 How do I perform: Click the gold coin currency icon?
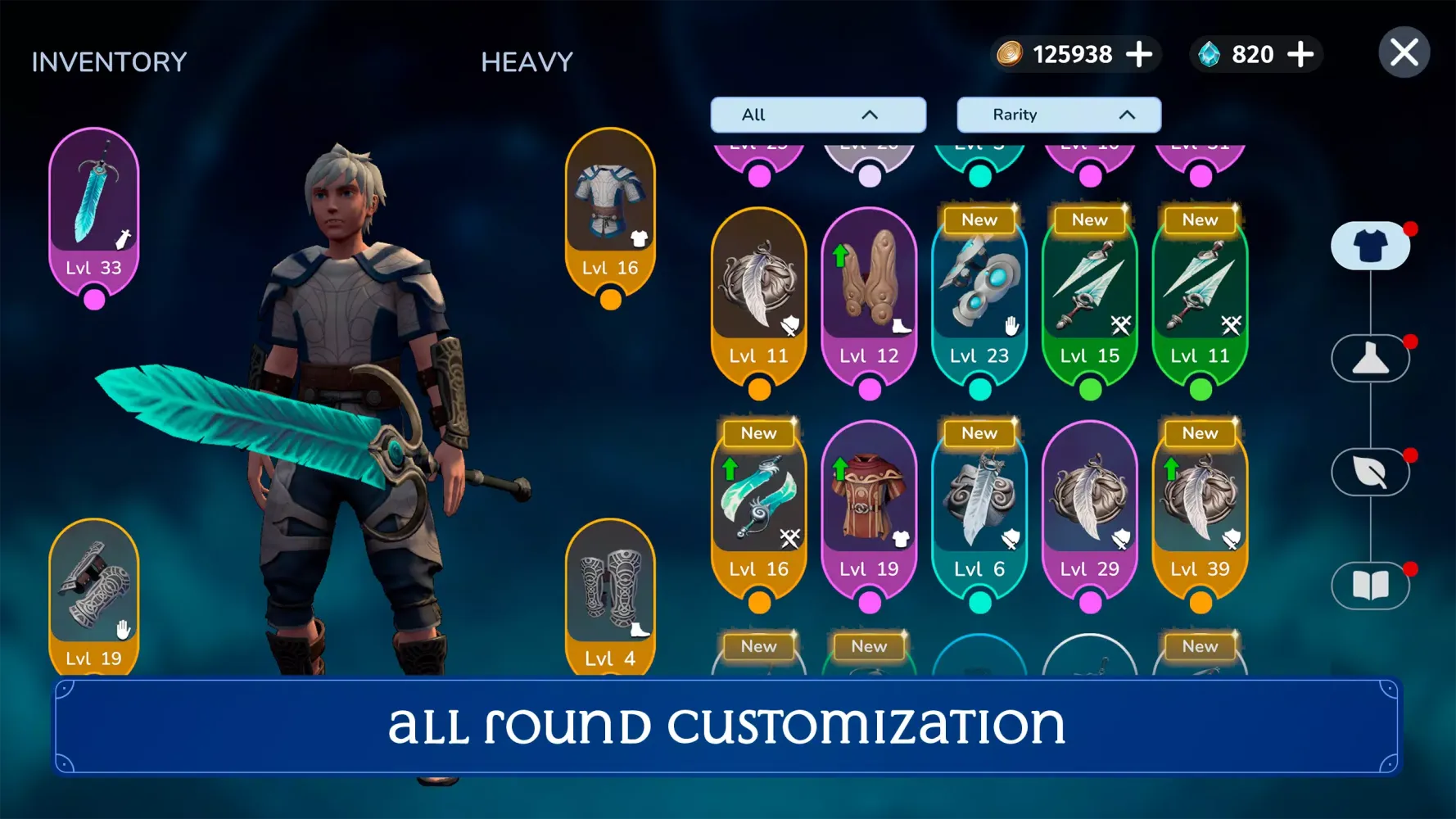click(x=1011, y=54)
